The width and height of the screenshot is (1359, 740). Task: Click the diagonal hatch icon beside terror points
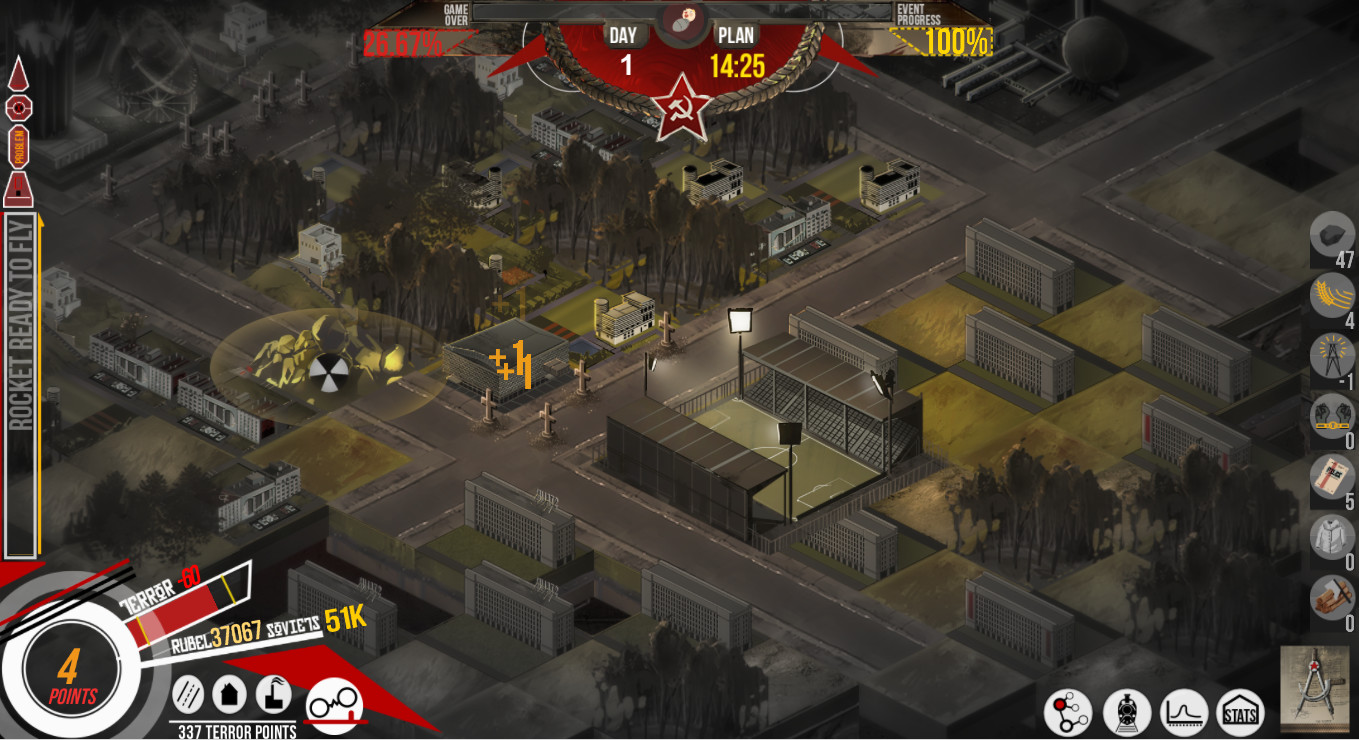[188, 692]
